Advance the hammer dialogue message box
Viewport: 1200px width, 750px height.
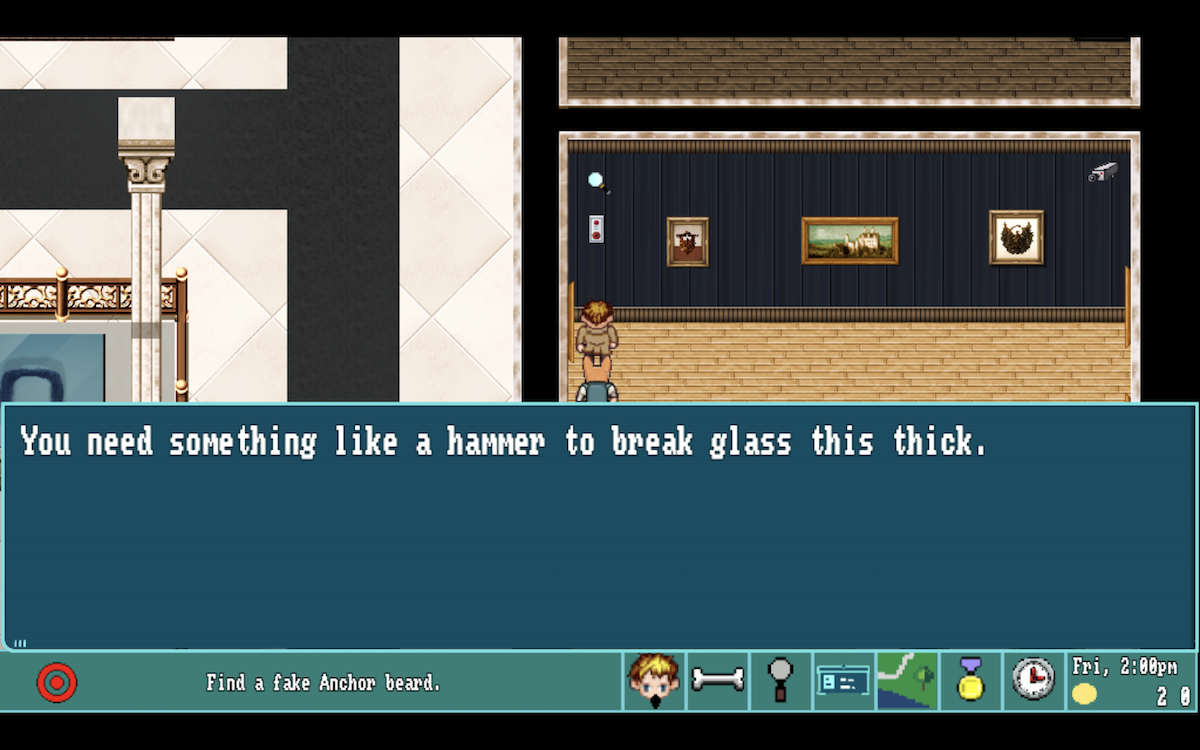point(600,527)
